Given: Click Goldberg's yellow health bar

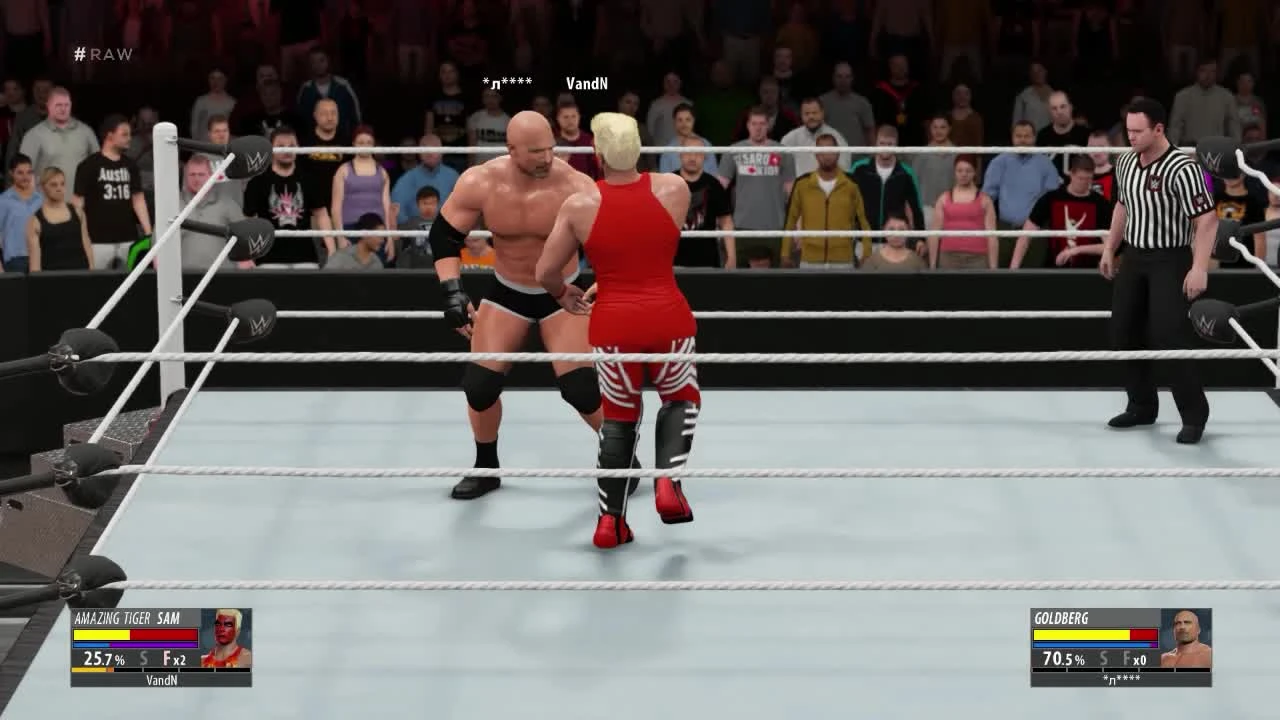Looking at the screenshot, I should point(1081,634).
